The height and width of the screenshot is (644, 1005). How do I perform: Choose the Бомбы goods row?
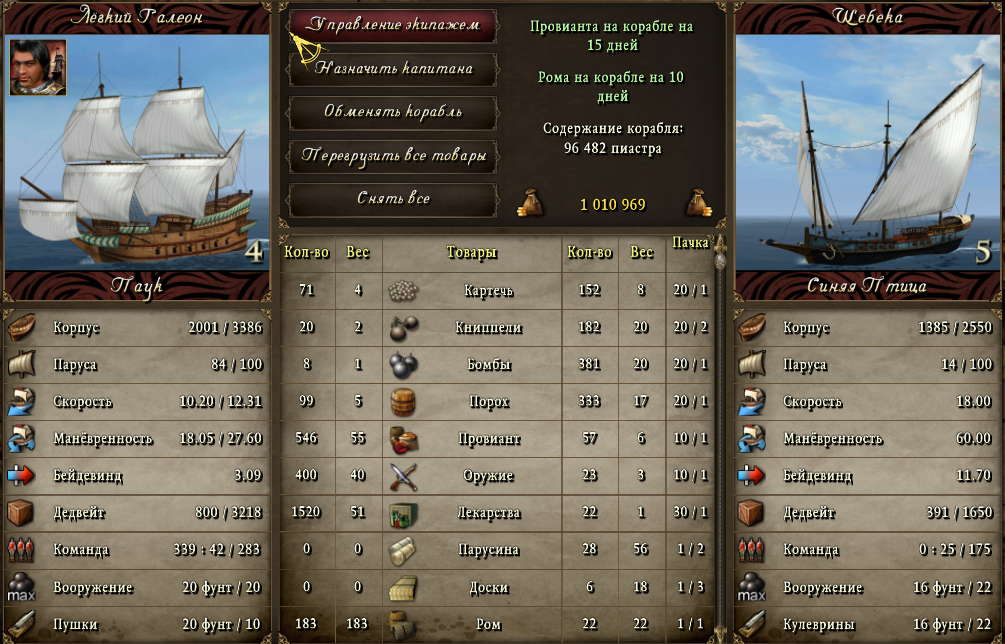pos(488,365)
